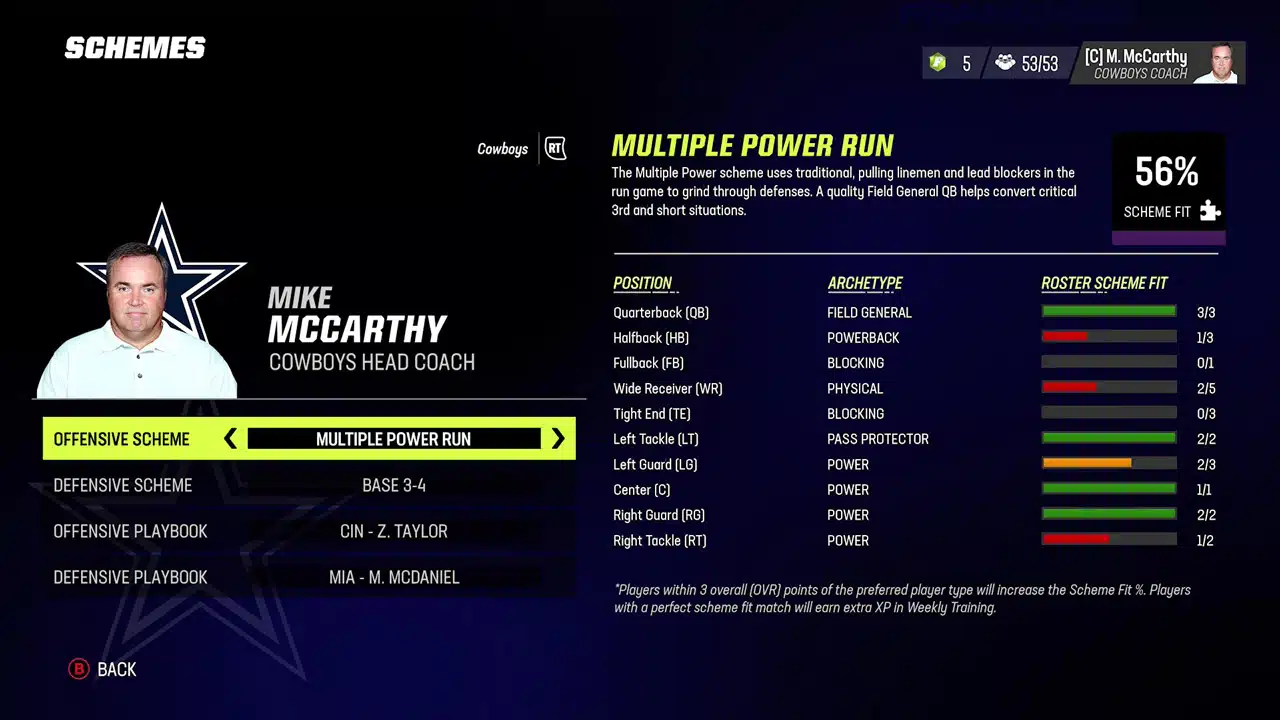The width and height of the screenshot is (1280, 720).
Task: Choose the Offensive Playbook row
Action: tap(308, 531)
